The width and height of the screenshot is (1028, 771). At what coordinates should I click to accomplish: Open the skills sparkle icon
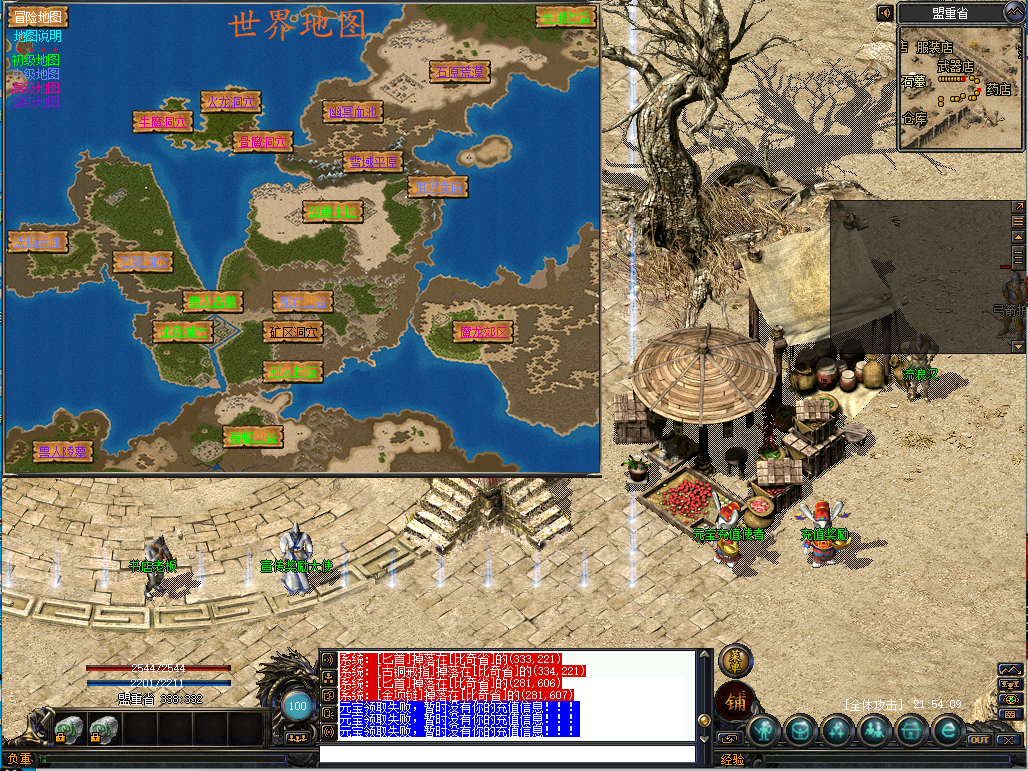click(x=839, y=731)
